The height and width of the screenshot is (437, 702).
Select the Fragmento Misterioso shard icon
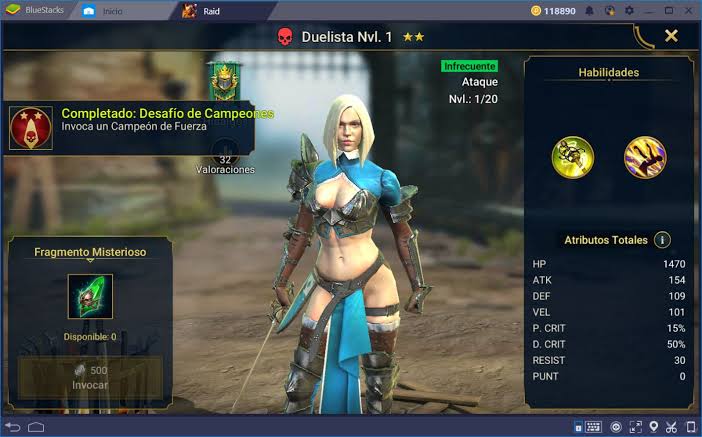pos(90,297)
